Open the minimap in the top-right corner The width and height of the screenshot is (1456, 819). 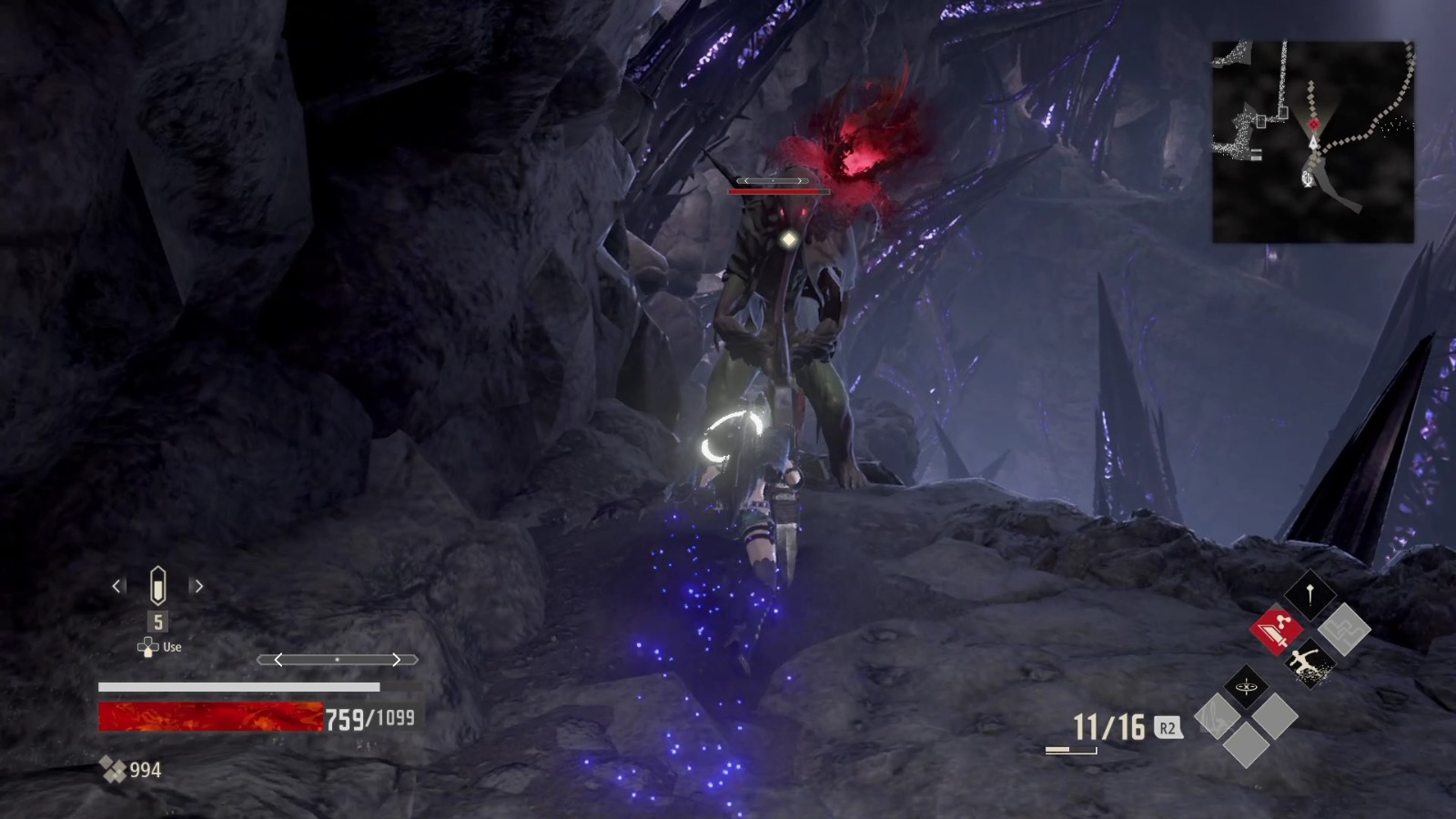tap(1315, 136)
